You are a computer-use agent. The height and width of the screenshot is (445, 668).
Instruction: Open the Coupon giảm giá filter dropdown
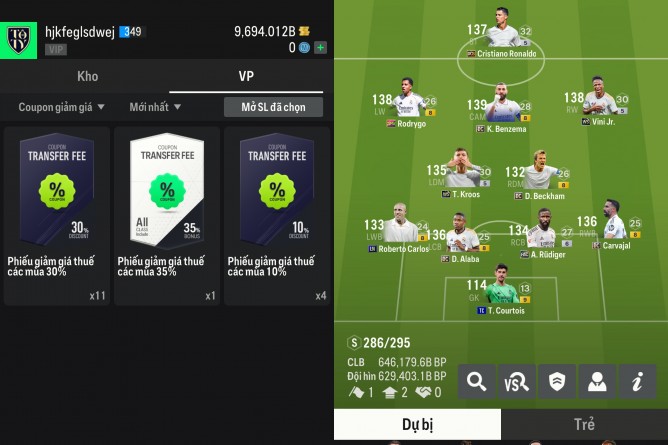pyautogui.click(x=60, y=107)
